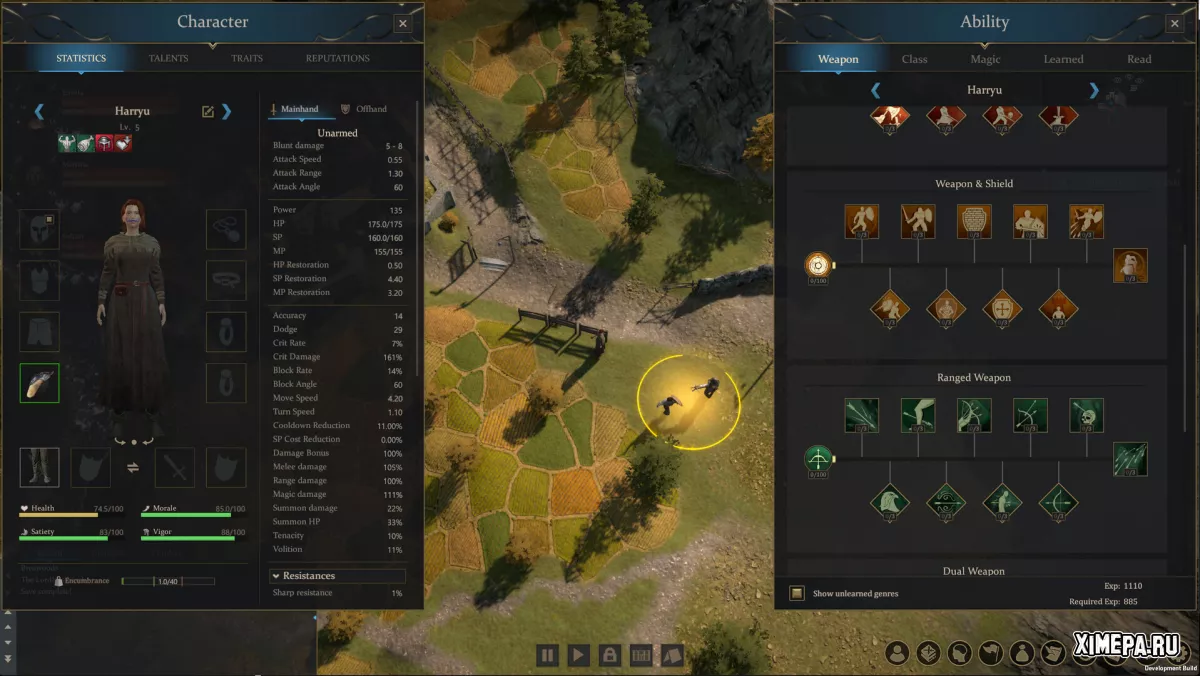Select the Ranged Weapon bow mastery node

point(818,460)
